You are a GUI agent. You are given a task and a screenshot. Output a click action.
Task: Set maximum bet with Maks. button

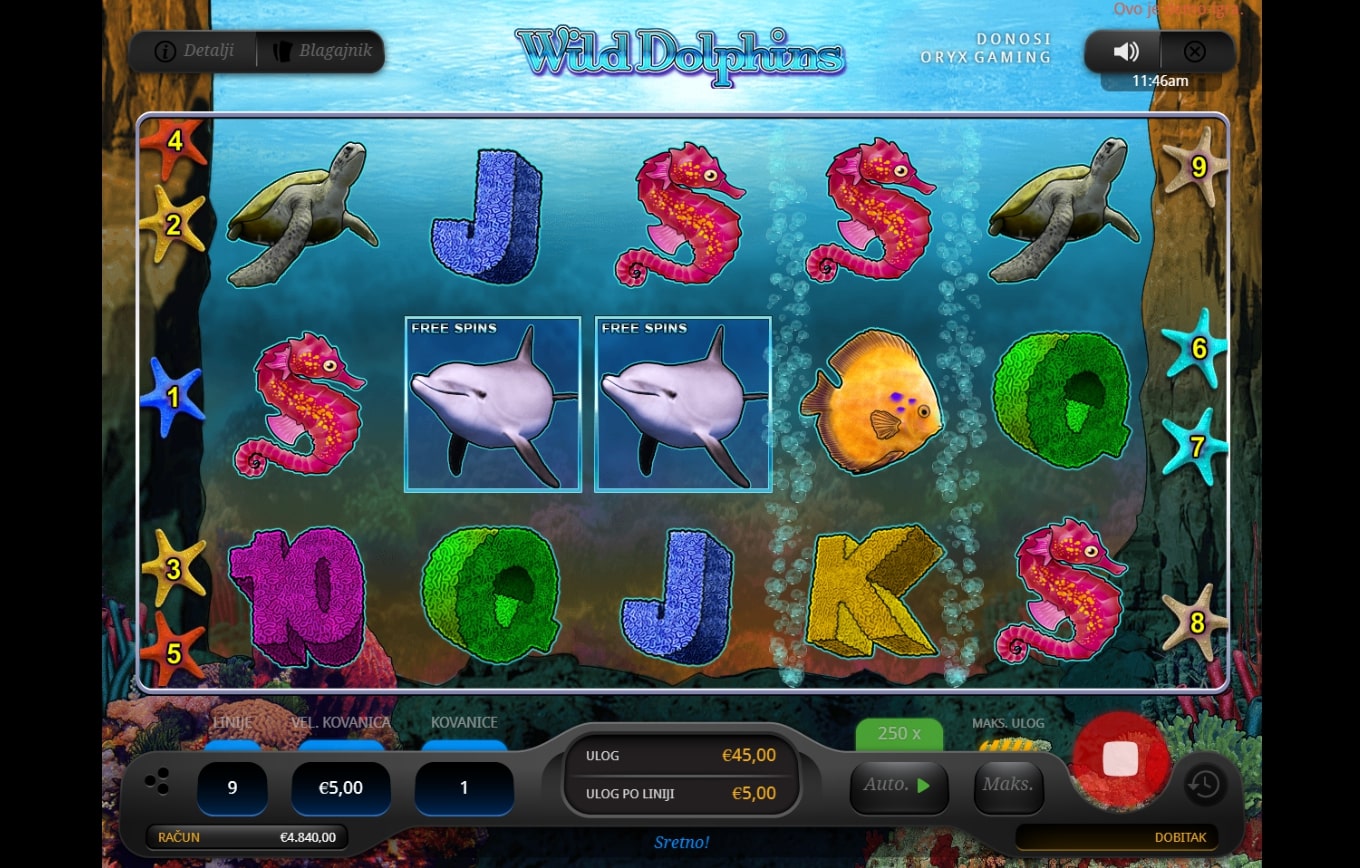1007,785
